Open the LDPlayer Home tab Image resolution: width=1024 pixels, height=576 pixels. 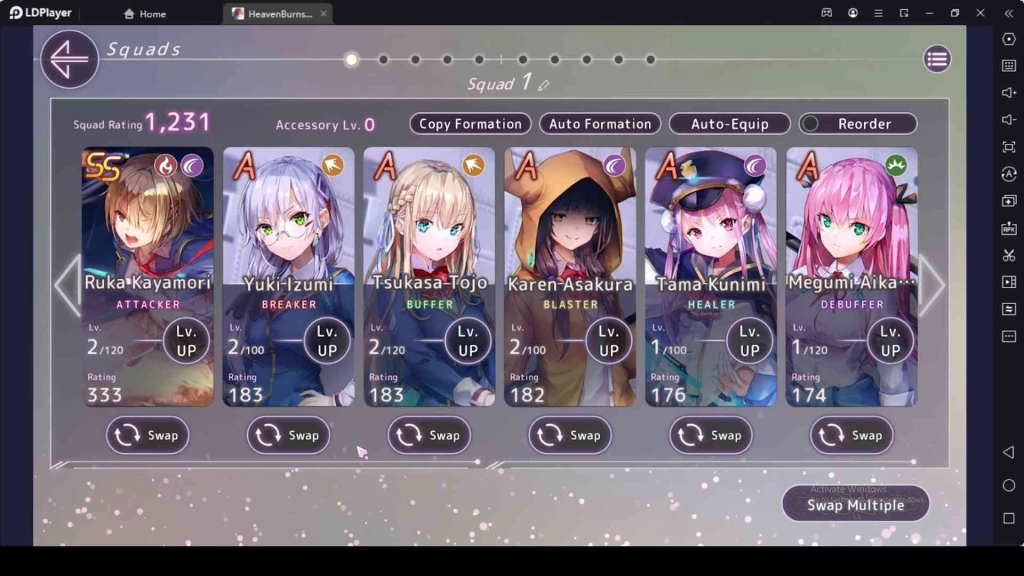tap(144, 14)
